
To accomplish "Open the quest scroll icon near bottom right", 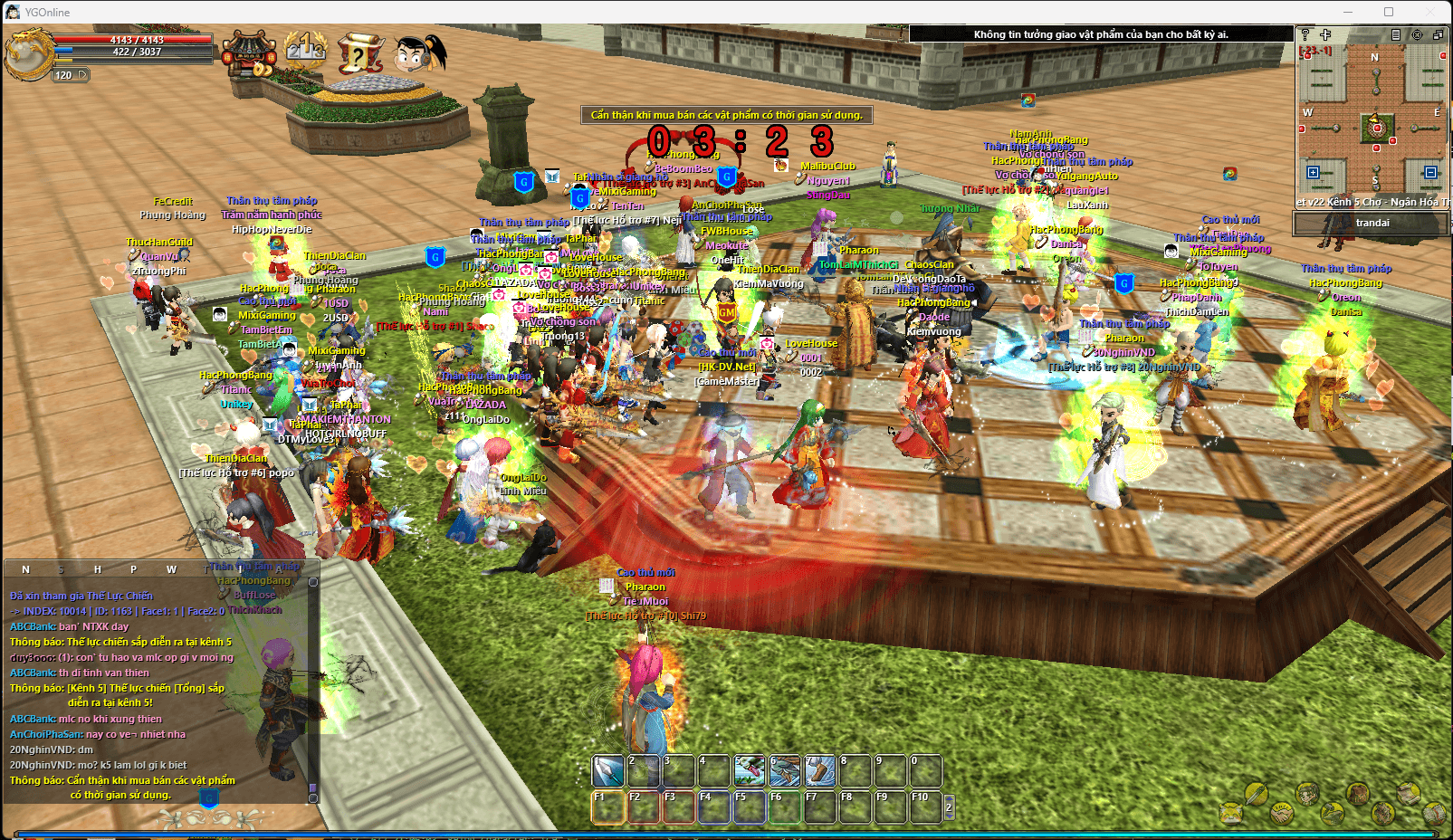I will 1407,795.
